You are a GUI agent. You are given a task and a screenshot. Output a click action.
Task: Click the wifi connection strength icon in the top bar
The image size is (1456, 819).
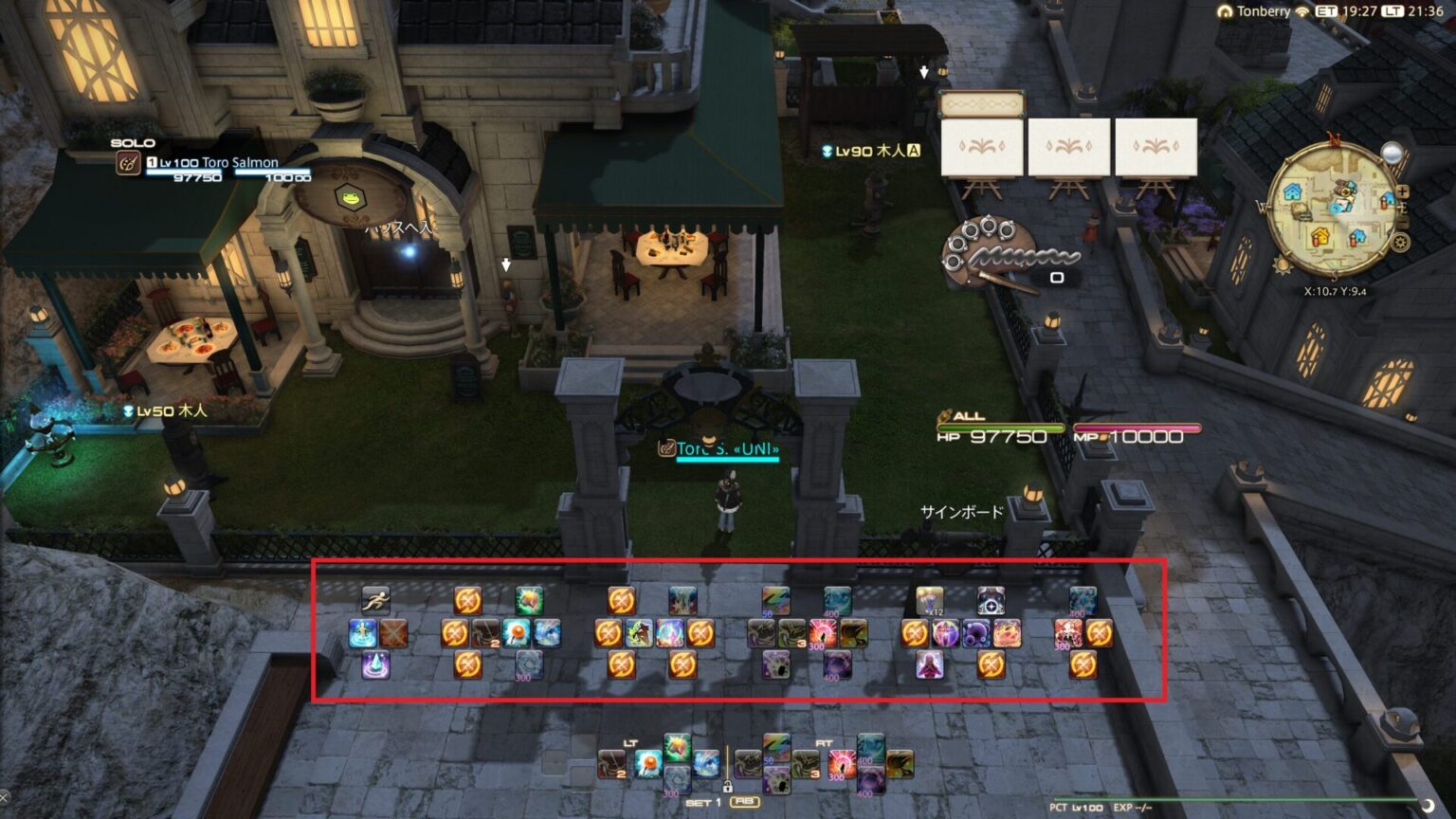point(1301,12)
